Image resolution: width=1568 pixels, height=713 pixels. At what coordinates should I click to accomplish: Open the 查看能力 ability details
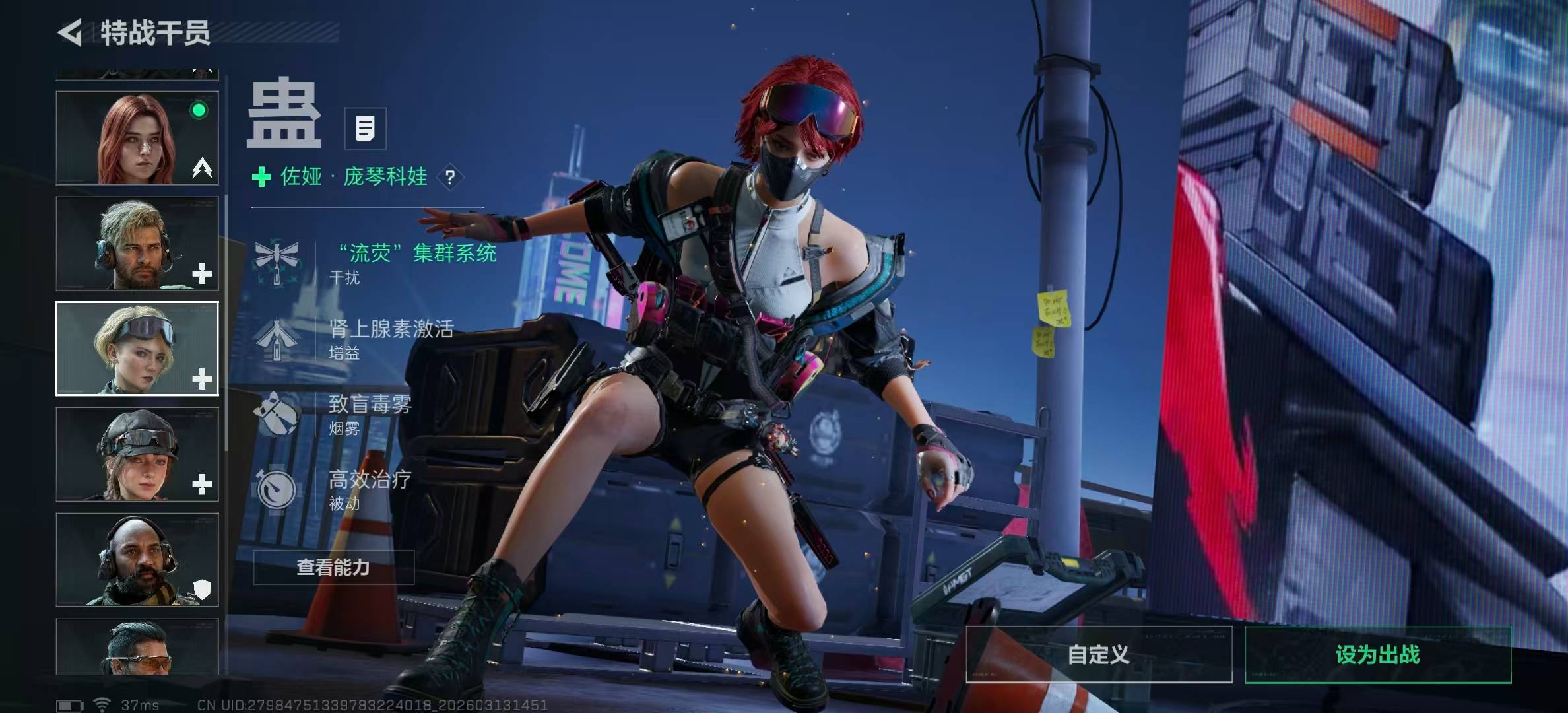[333, 567]
